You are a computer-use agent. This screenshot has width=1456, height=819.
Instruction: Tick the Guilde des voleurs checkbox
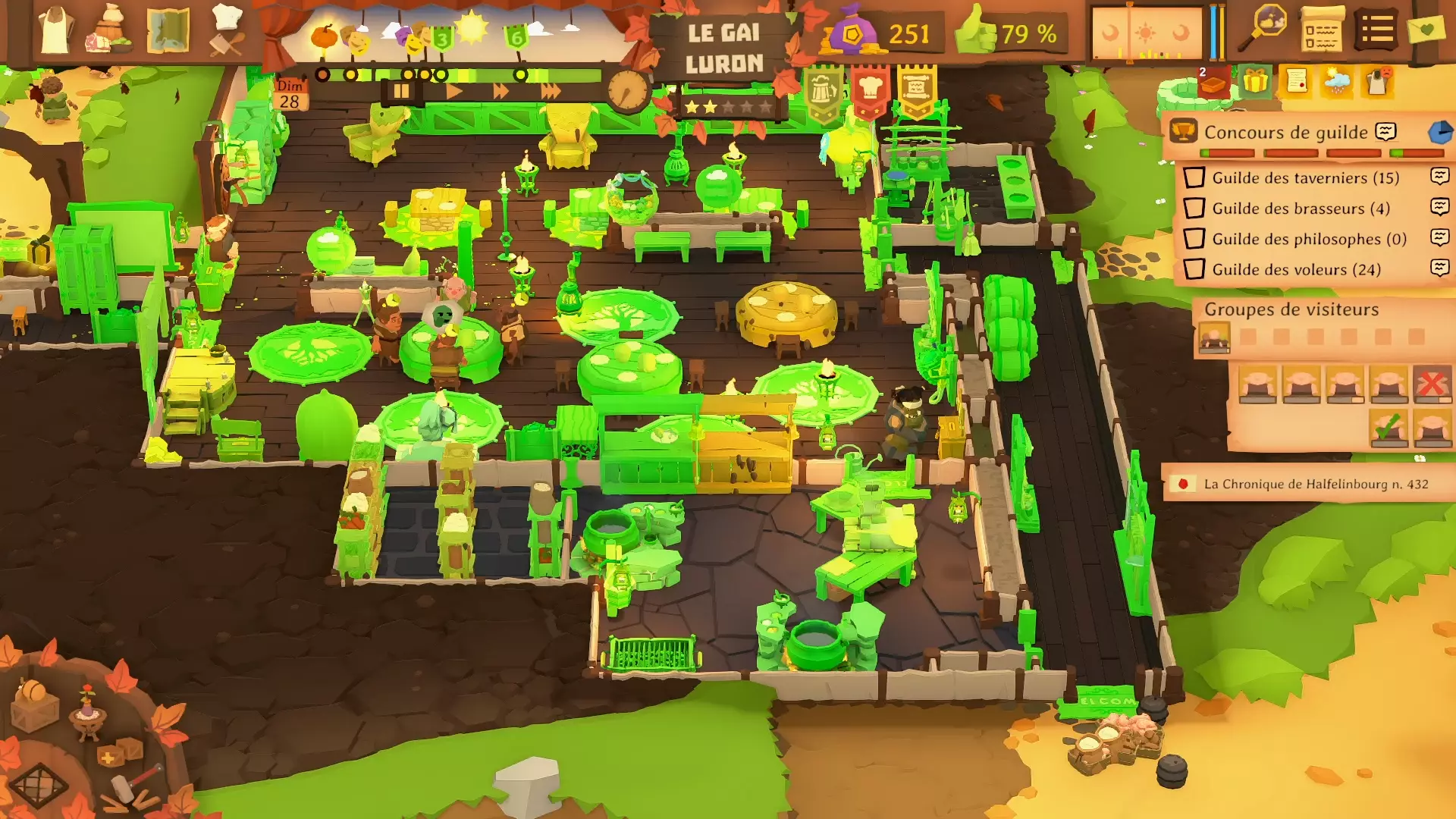[1194, 269]
